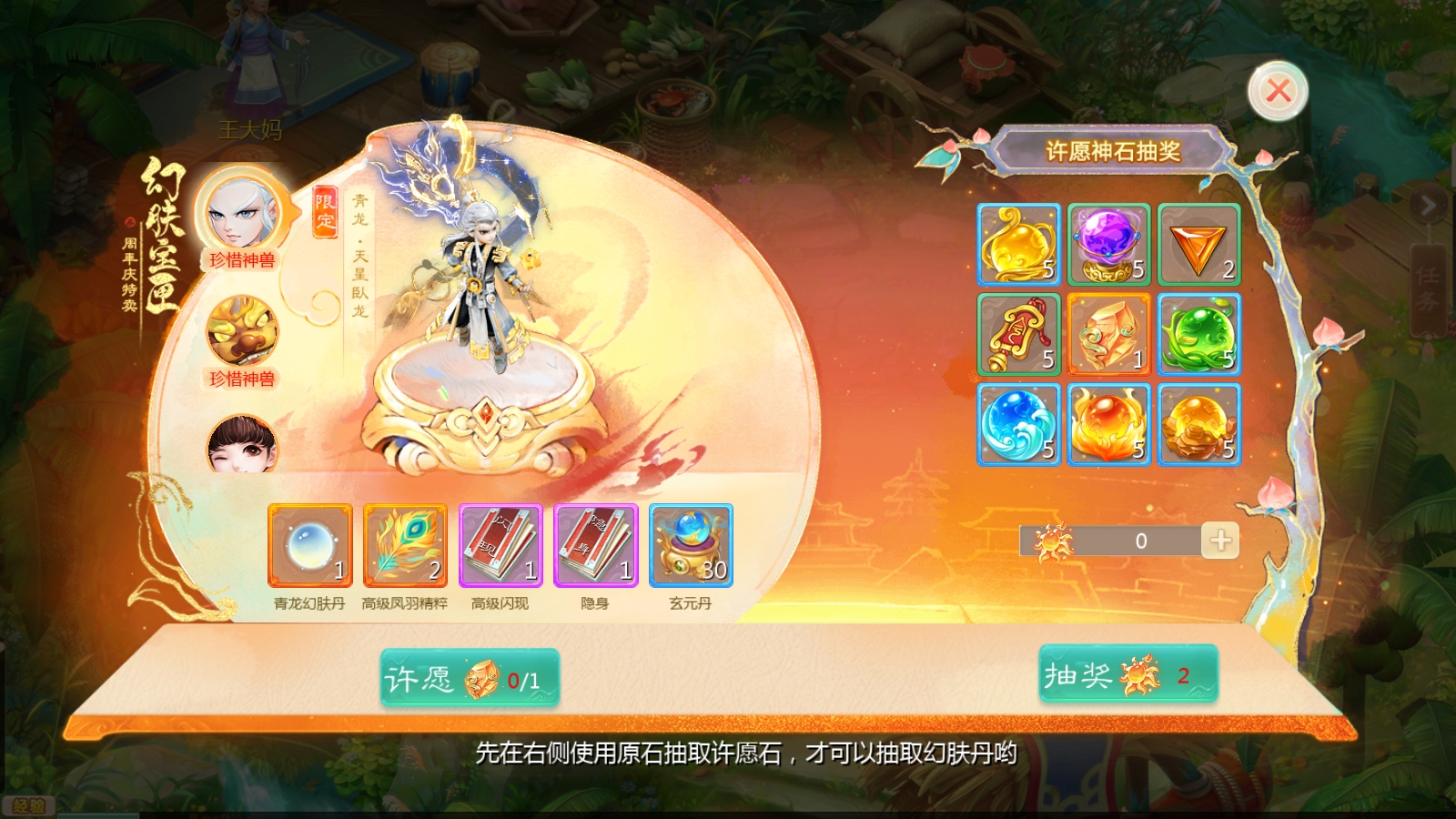Select the winking girl avatar portrait
The image size is (1456, 819).
click(x=242, y=443)
